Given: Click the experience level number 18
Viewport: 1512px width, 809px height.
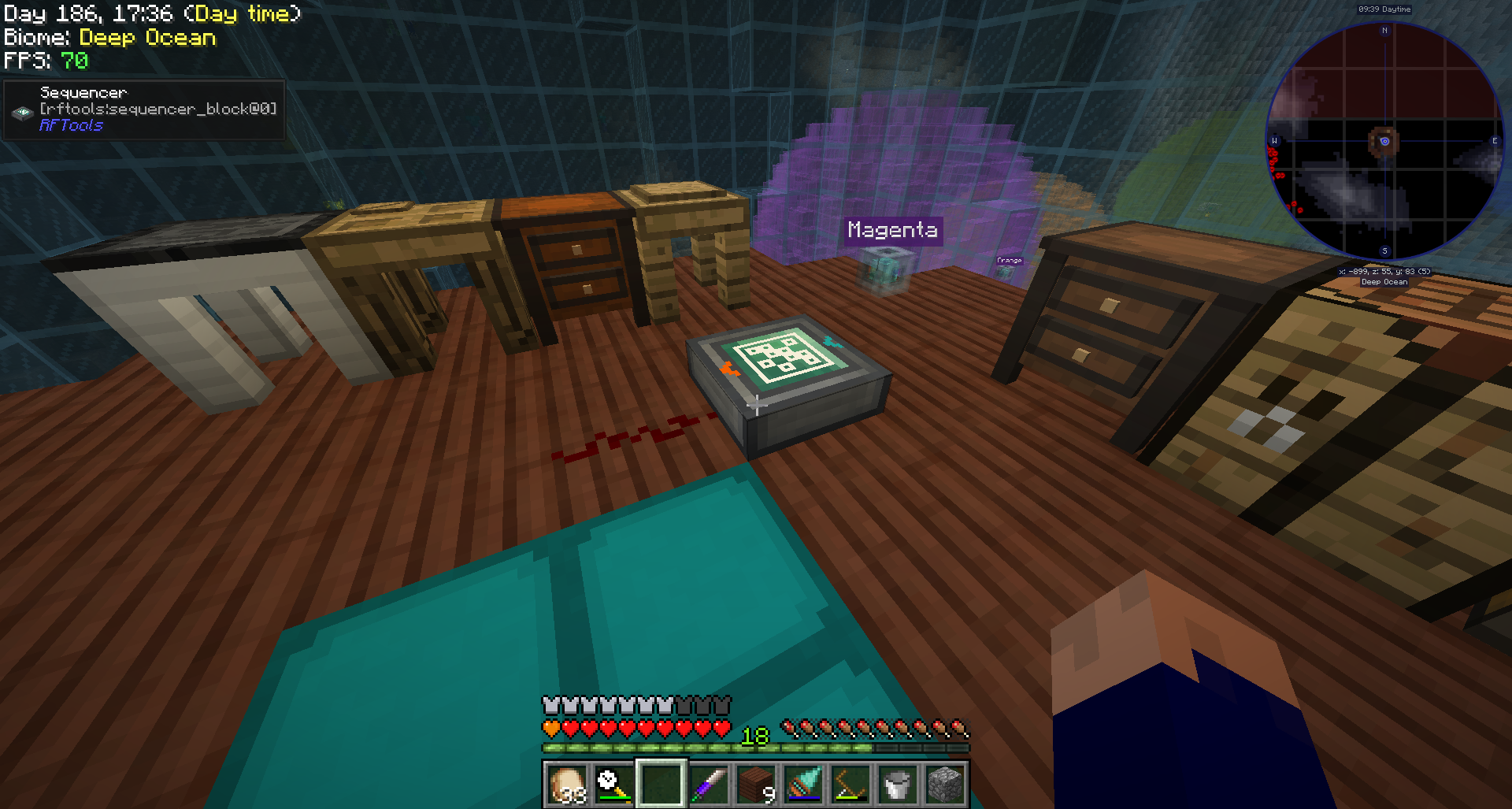Looking at the screenshot, I should pyautogui.click(x=755, y=736).
